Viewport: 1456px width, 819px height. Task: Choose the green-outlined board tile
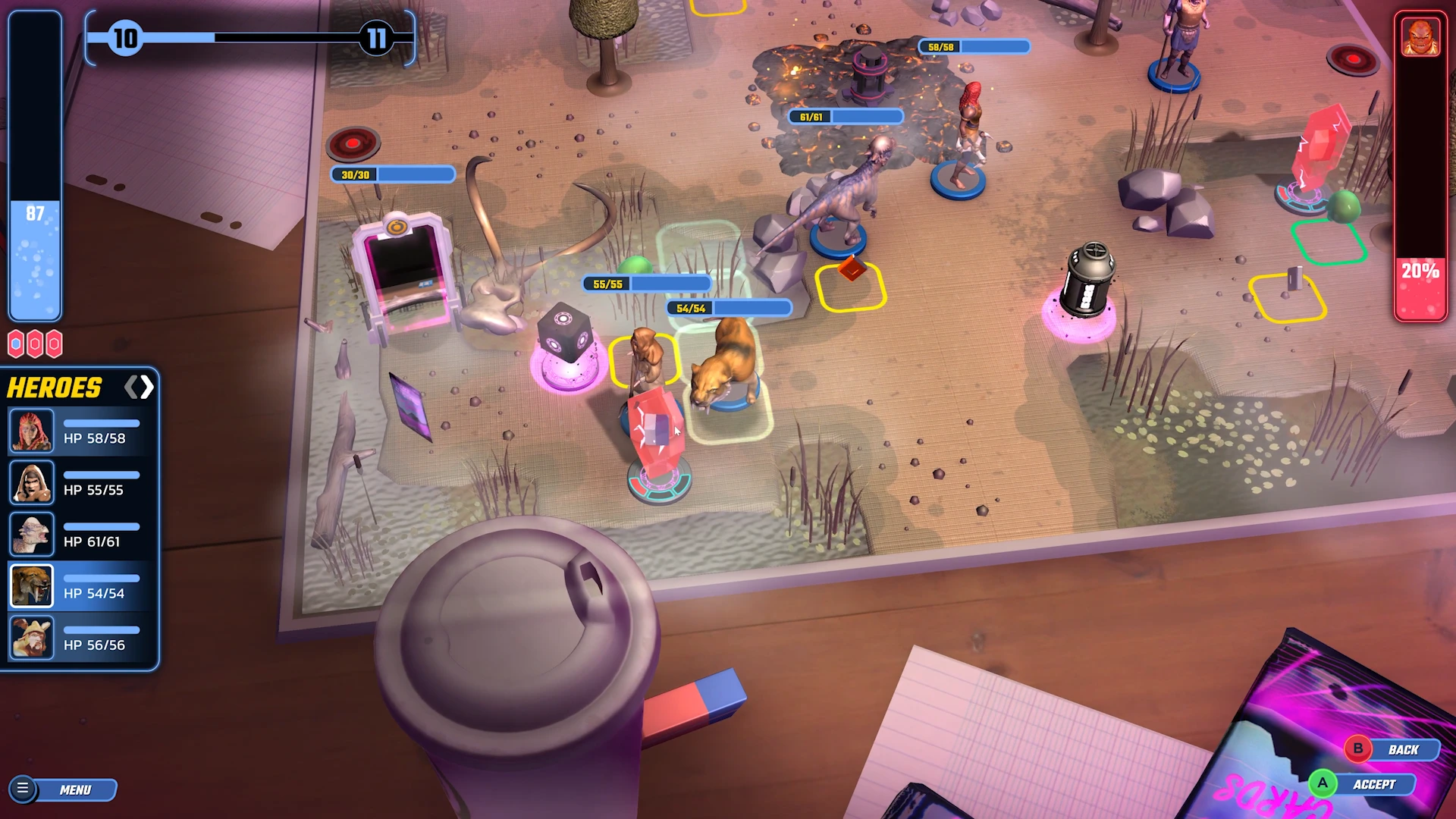1328,241
